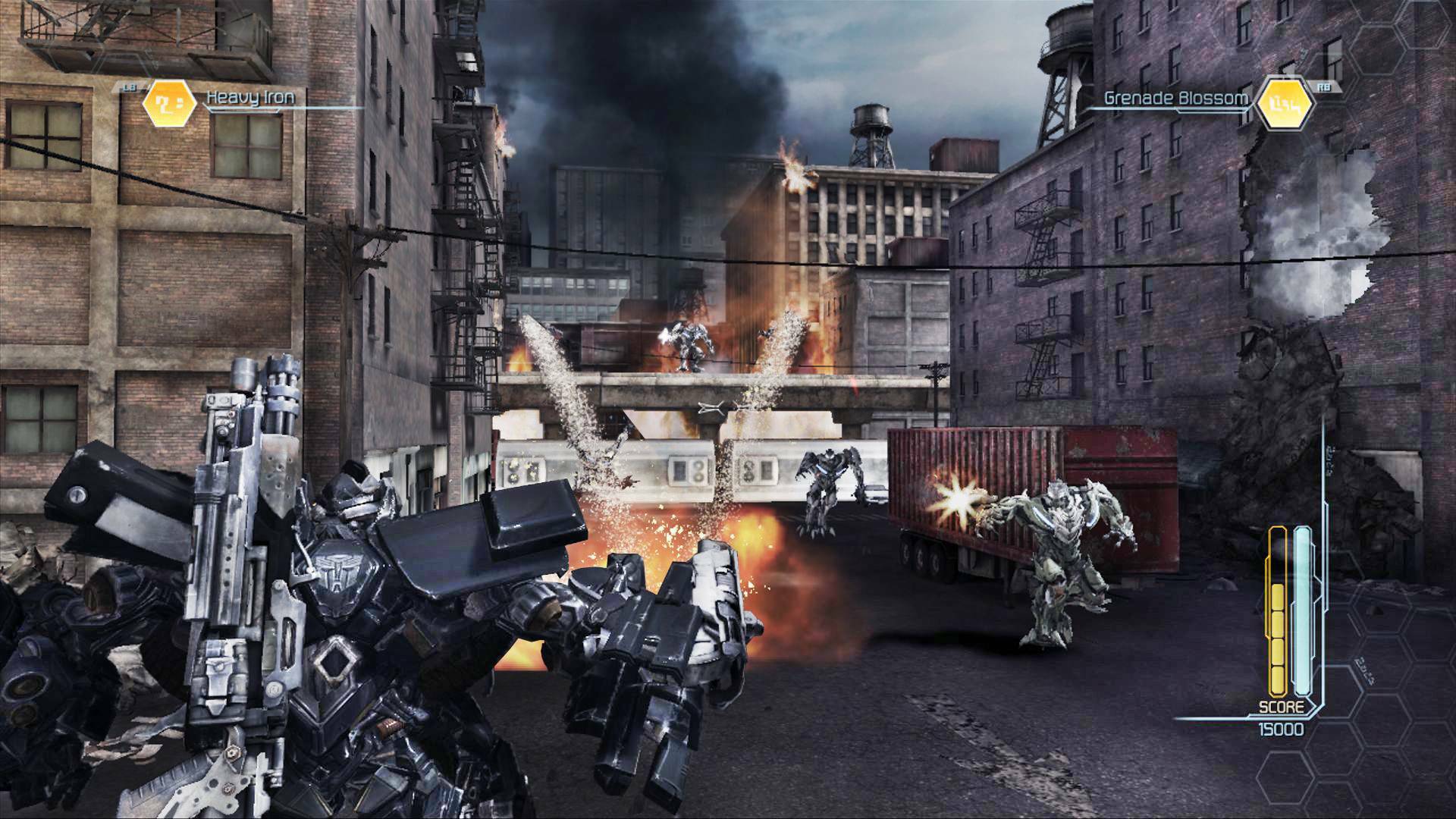Expand the Heavy Iron ability banner
Image resolution: width=1456 pixels, height=819 pixels.
[x=250, y=99]
